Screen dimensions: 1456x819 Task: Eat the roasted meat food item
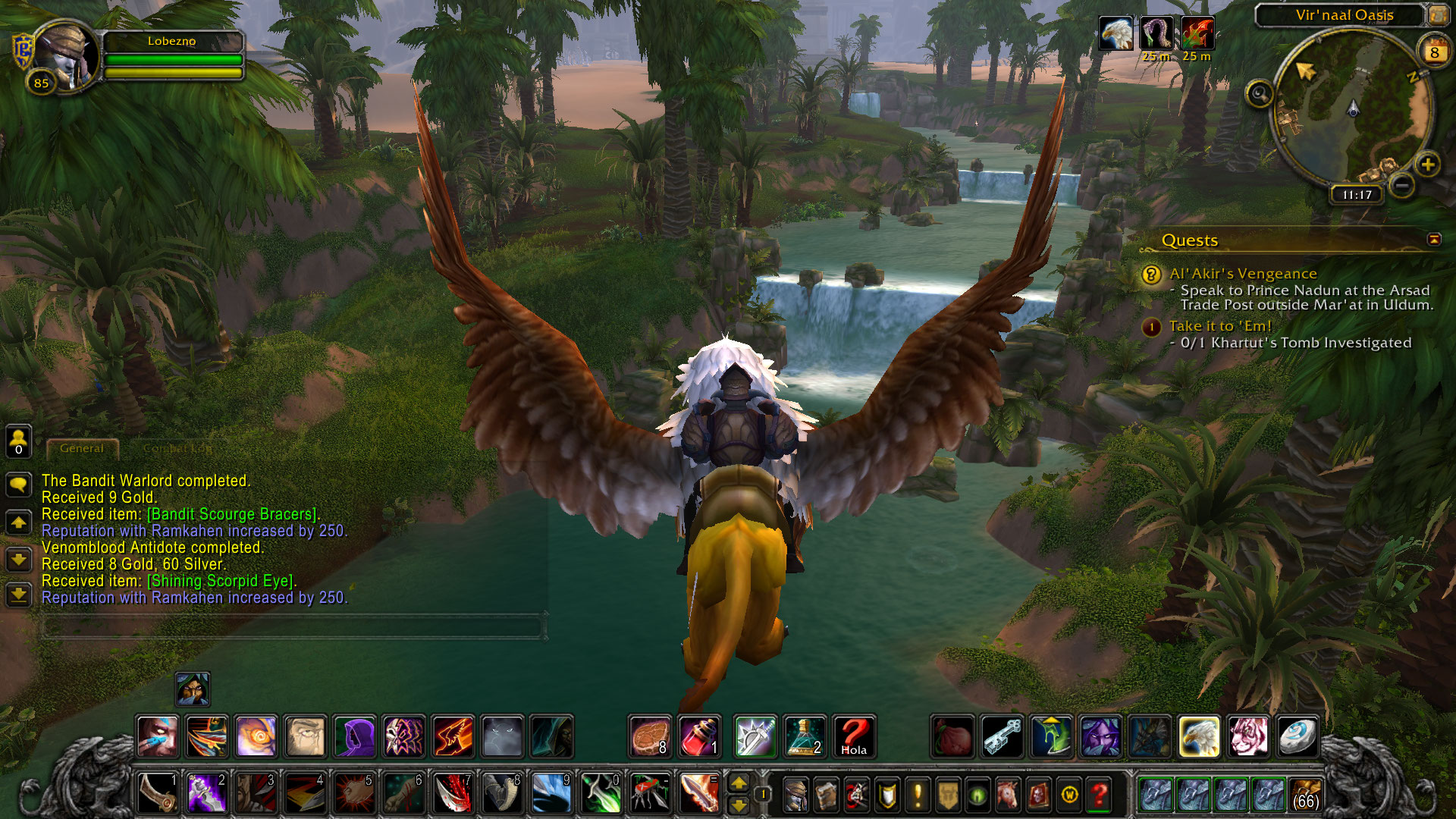click(650, 737)
